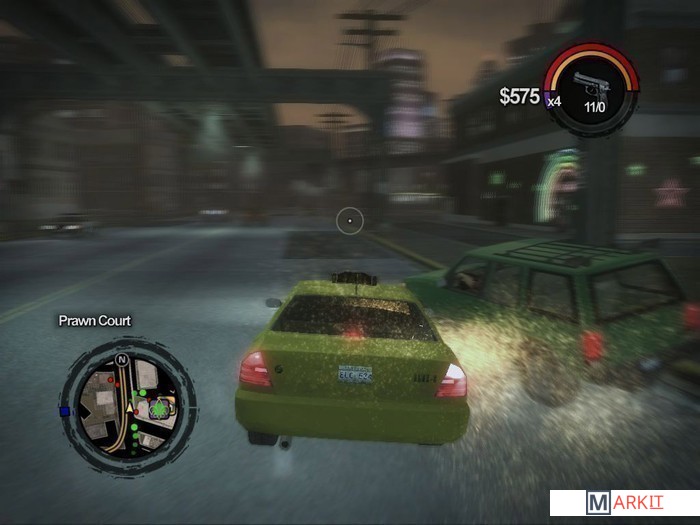Click the N compass marker on minimap
Viewport: 700px width, 525px height.
pyautogui.click(x=122, y=358)
